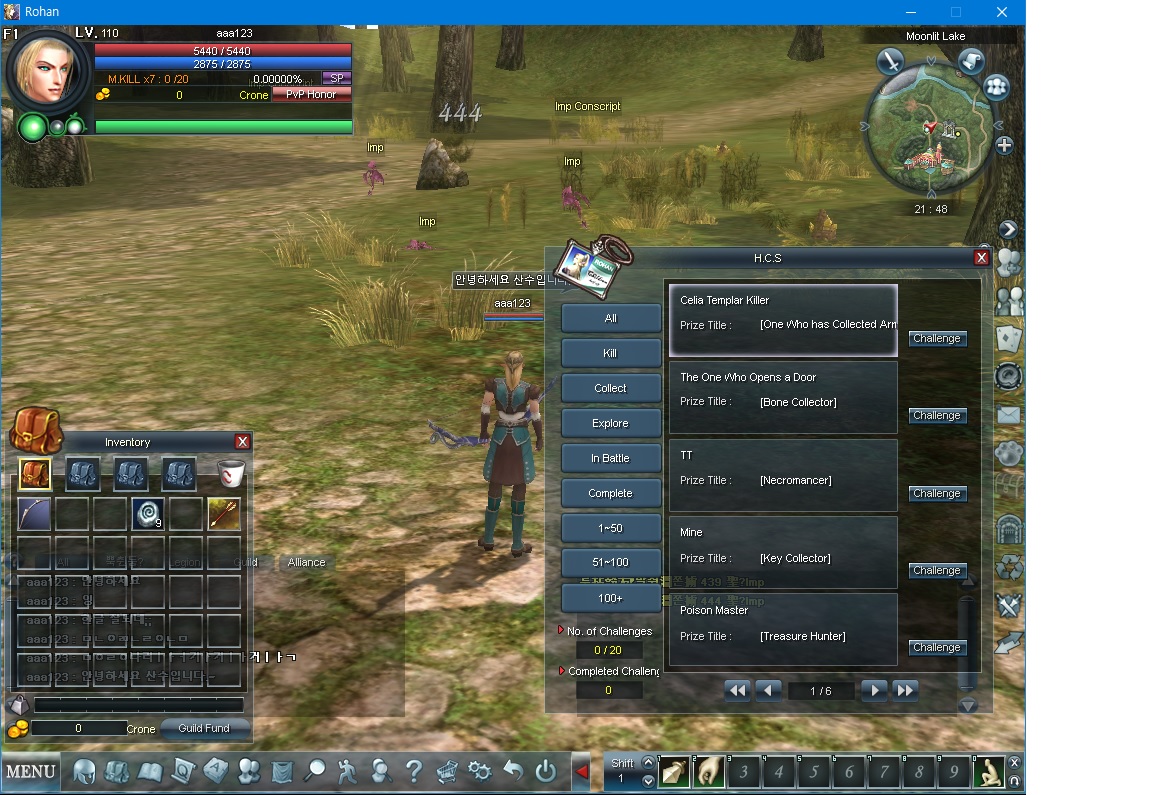Filter challenges for levels 51~100
This screenshot has height=795, width=1152.
[x=610, y=563]
